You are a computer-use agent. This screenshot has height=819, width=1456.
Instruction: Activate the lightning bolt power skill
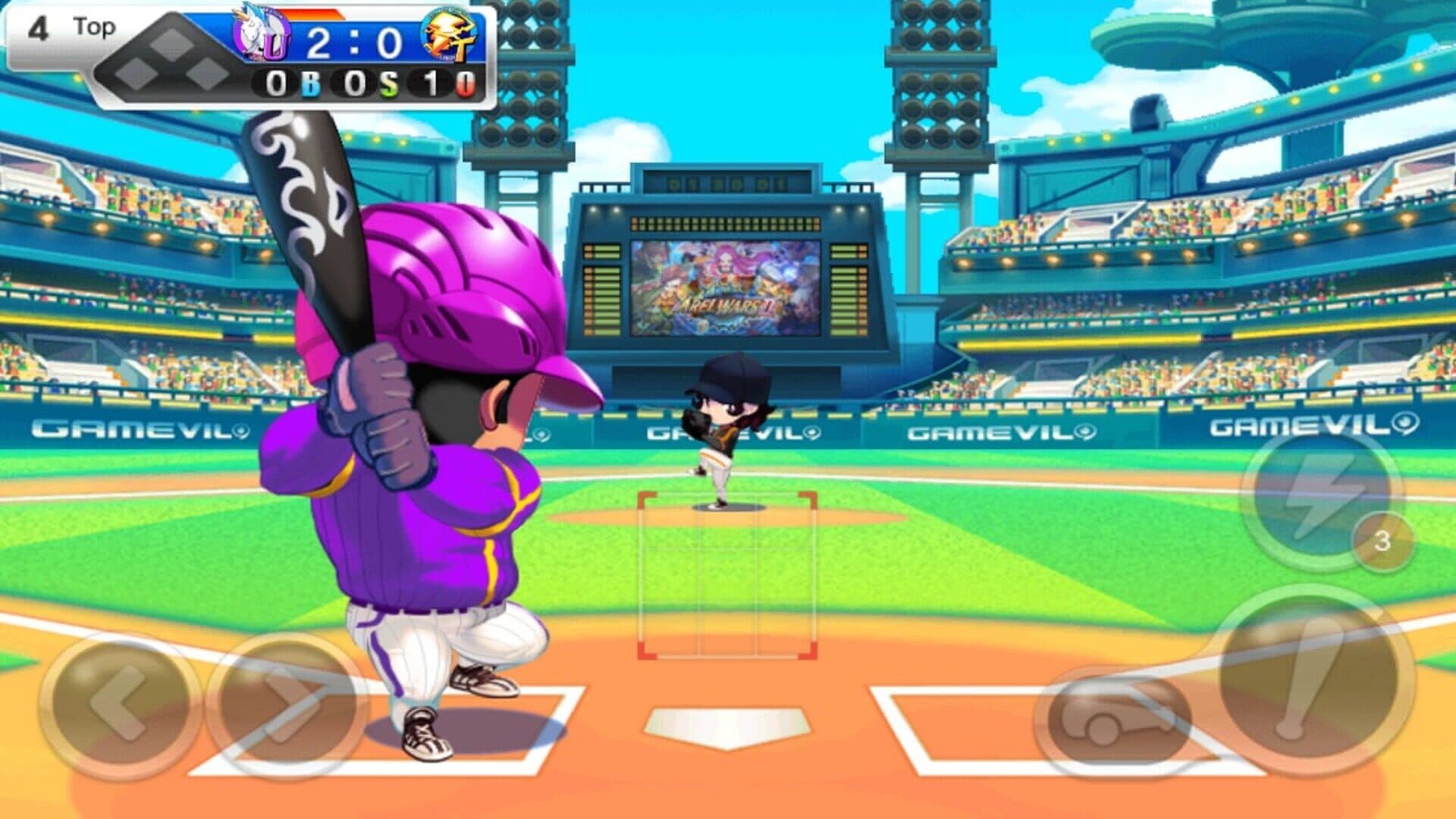click(1321, 497)
